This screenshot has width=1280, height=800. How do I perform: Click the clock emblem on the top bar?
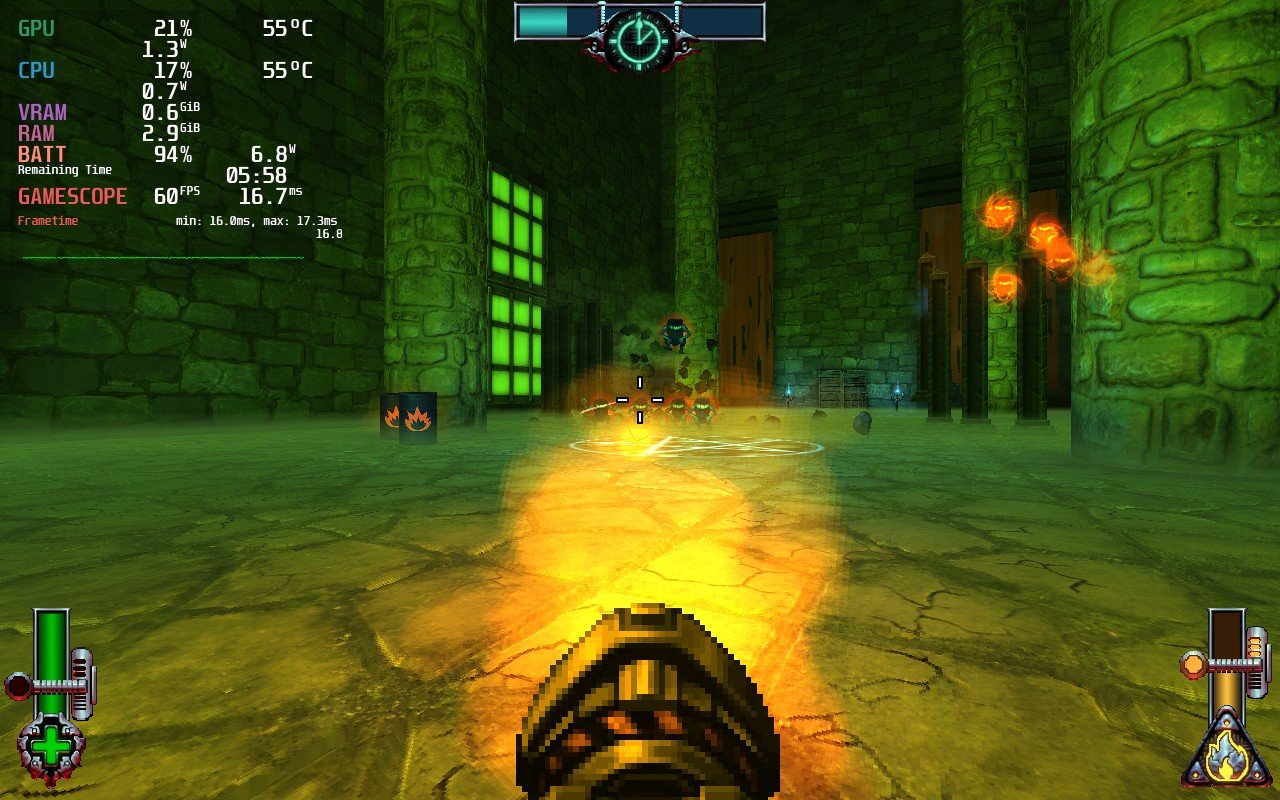pos(638,36)
